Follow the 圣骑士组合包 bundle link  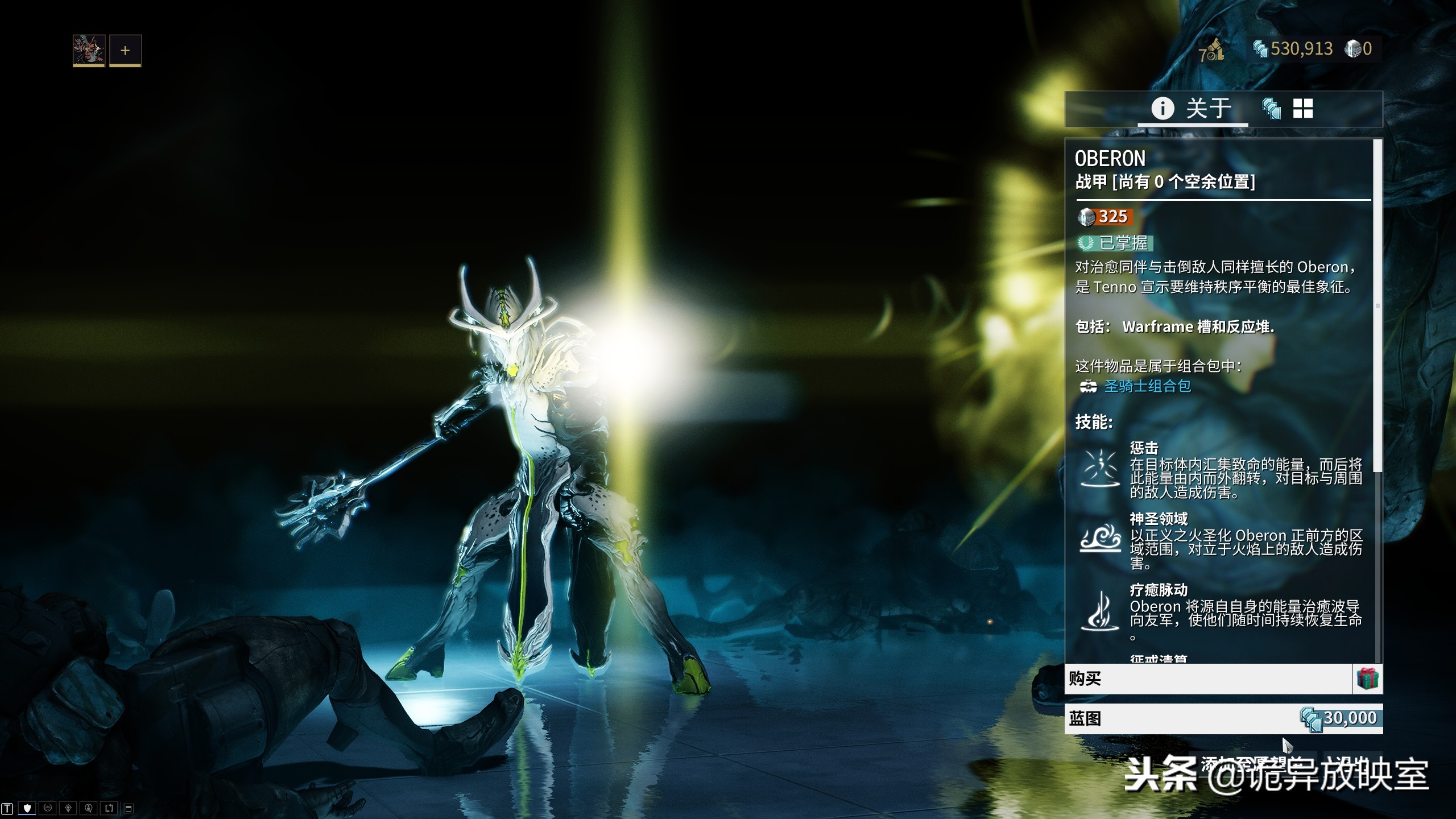click(1147, 386)
